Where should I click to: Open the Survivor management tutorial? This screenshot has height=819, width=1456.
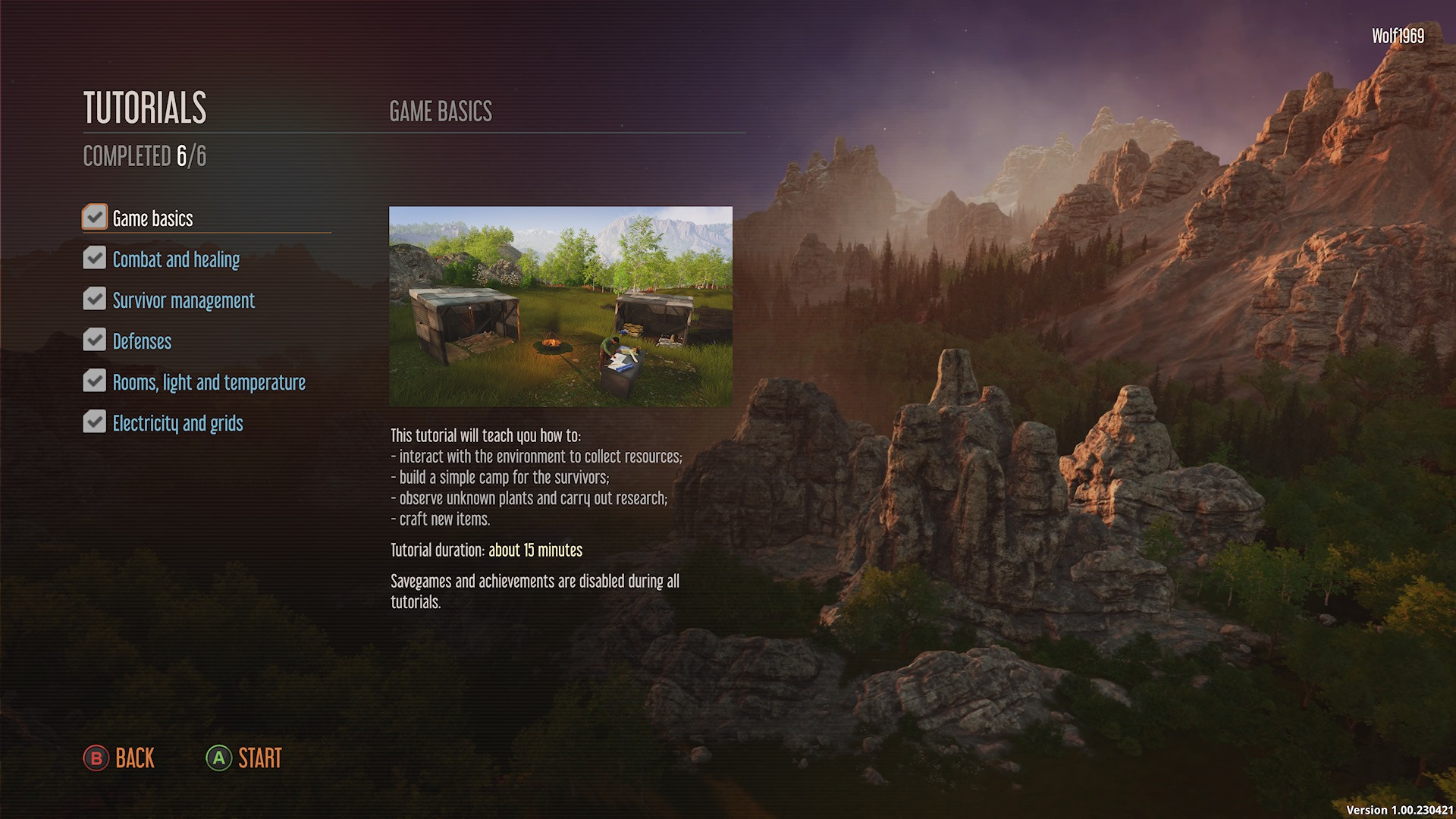click(x=184, y=300)
